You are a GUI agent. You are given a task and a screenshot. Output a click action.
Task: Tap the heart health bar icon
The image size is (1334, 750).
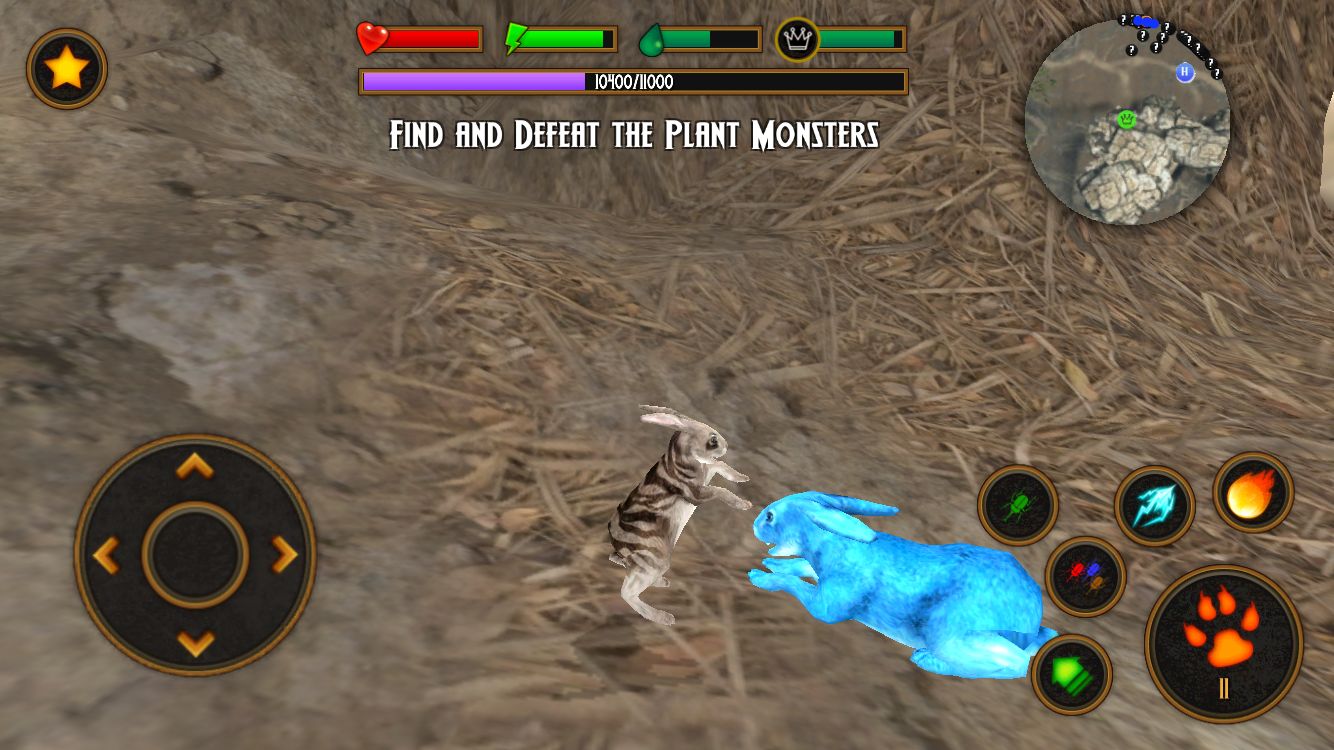[x=370, y=36]
